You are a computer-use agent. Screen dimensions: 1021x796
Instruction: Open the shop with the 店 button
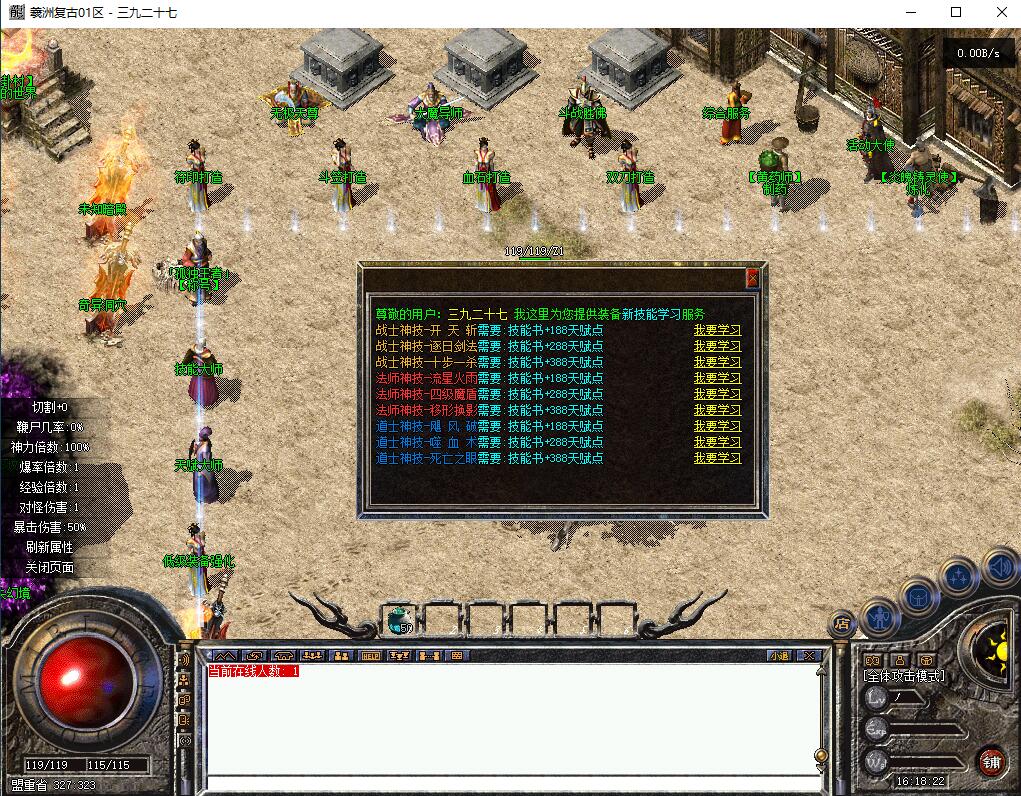[841, 623]
